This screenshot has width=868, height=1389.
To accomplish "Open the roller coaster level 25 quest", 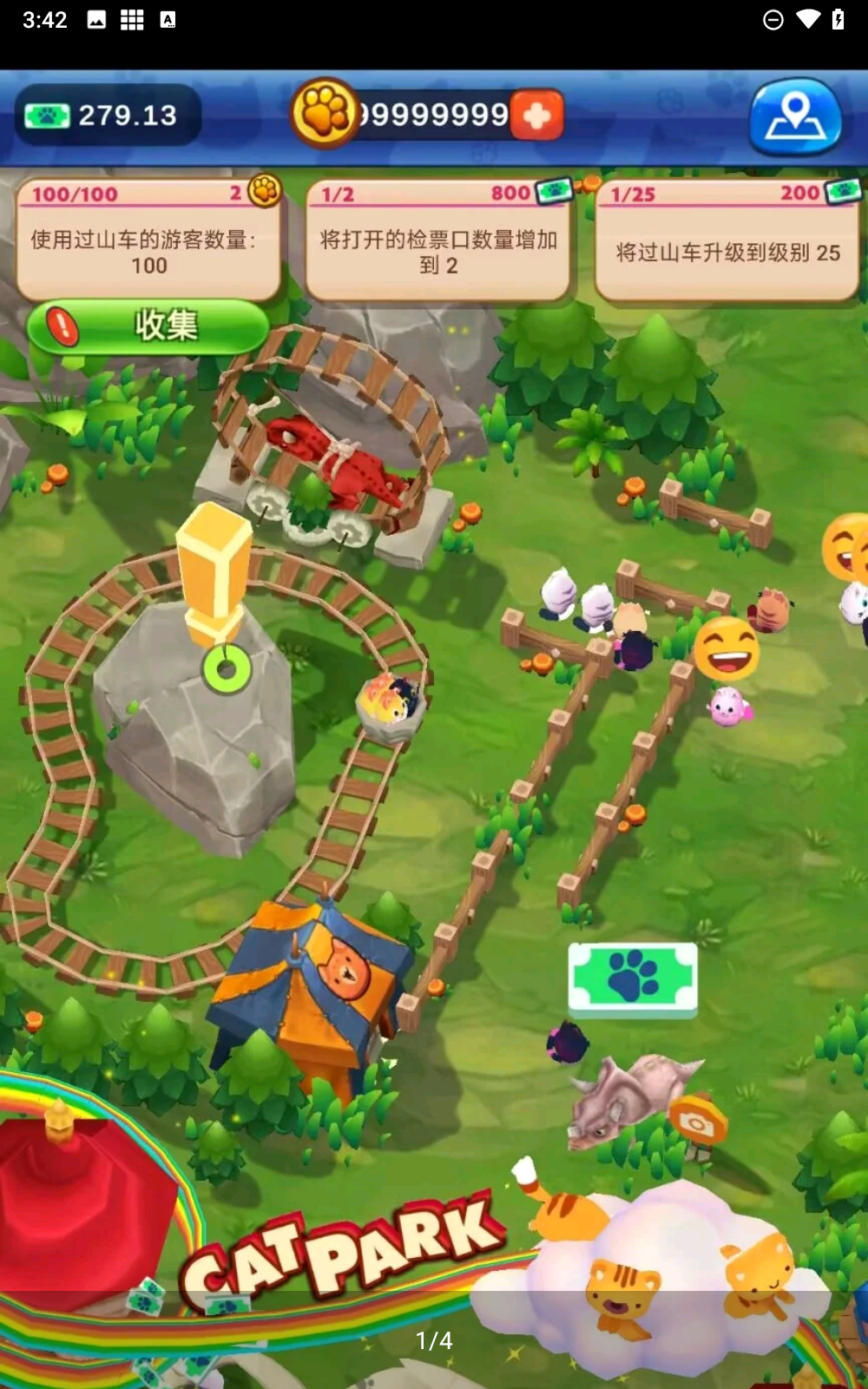I will 727,240.
